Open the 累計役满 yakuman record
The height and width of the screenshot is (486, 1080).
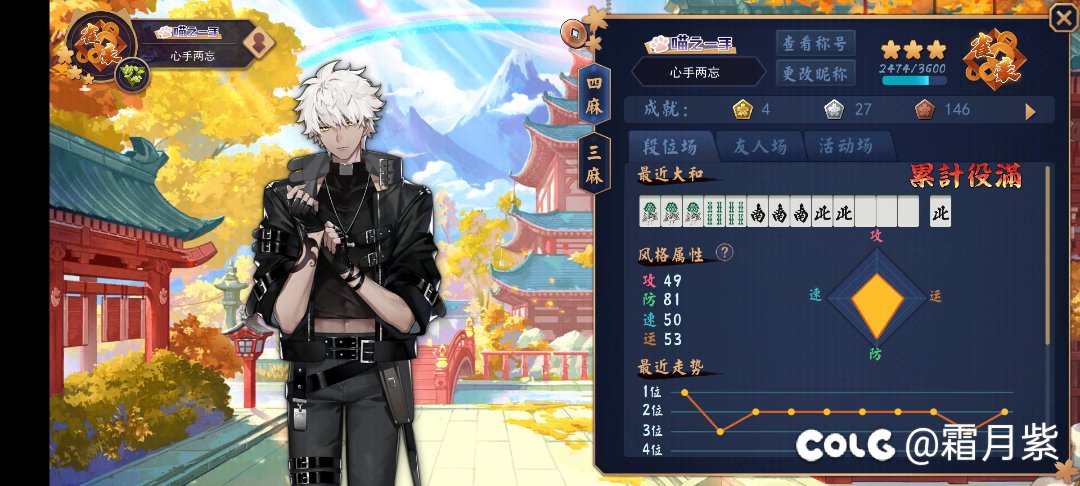pos(965,177)
